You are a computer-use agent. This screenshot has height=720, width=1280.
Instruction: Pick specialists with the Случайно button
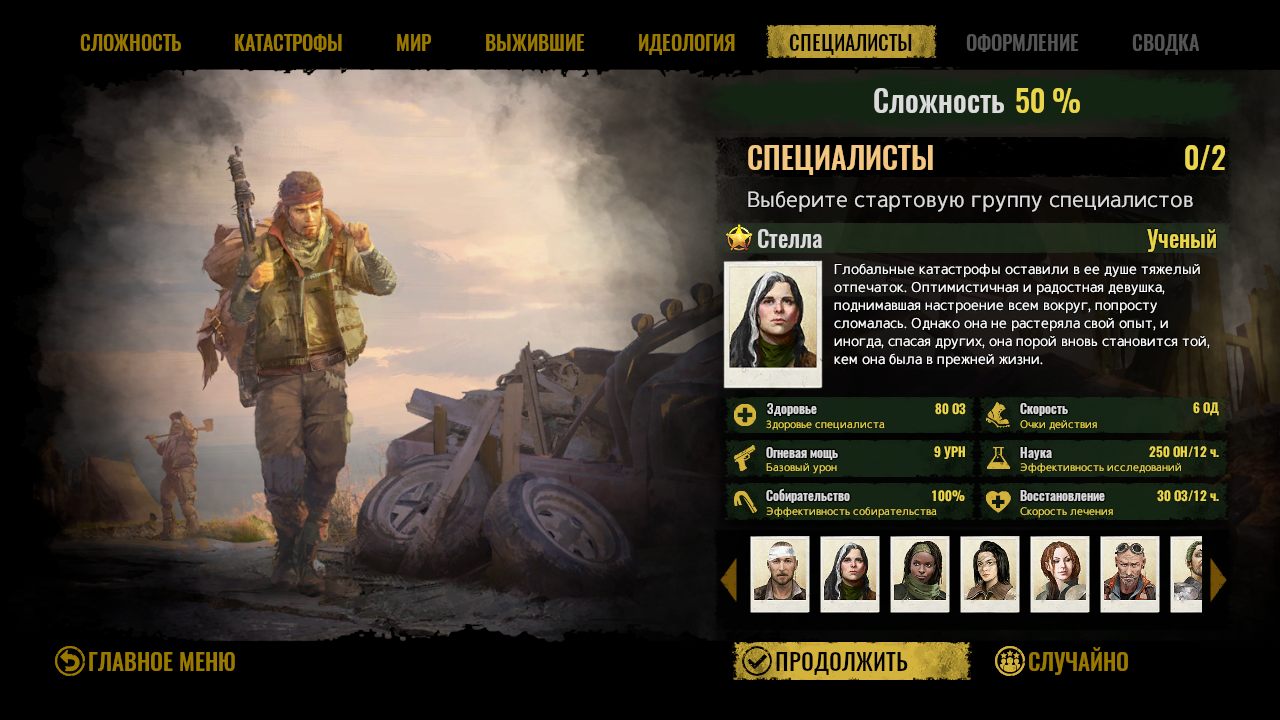[x=1062, y=661]
